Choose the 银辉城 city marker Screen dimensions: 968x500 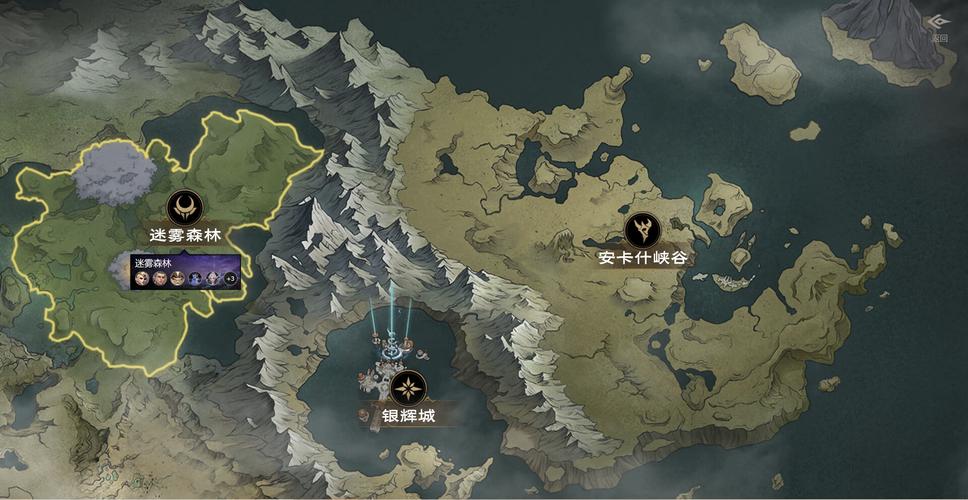(x=408, y=387)
